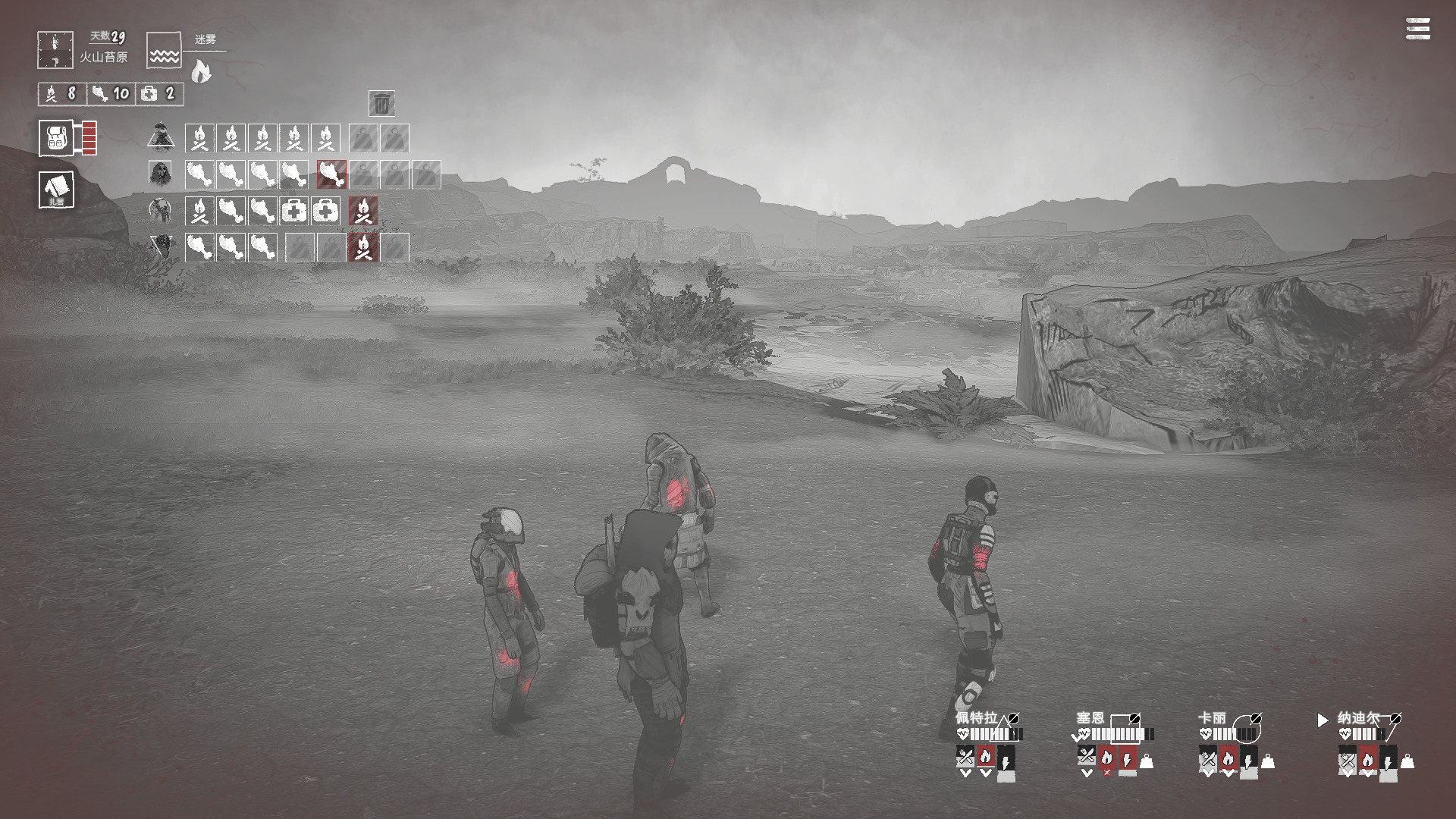Select squad member 卡丽
This screenshot has height=819, width=1456.
[1212, 717]
